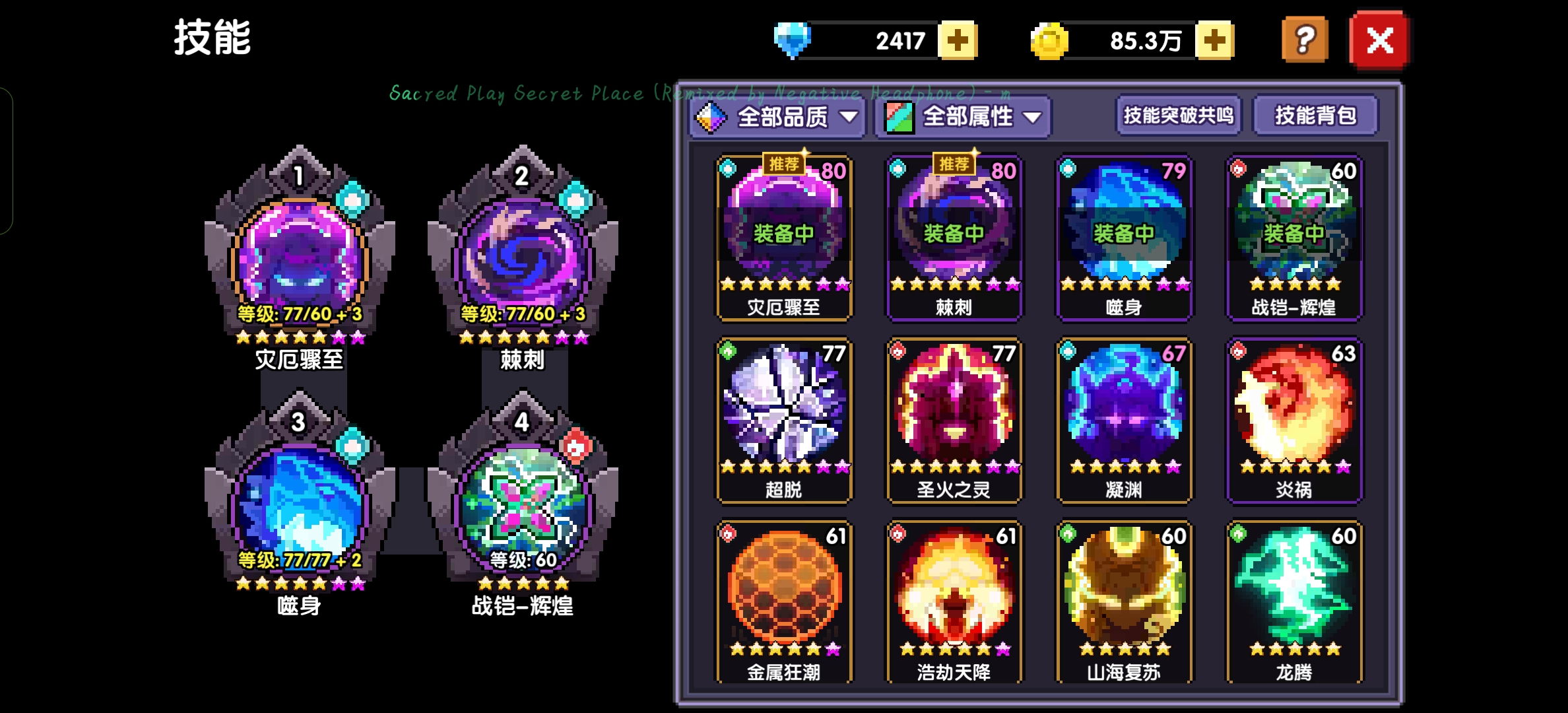This screenshot has width=1568, height=713.
Task: Open the 技能背包 skill bag
Action: pos(1315,116)
